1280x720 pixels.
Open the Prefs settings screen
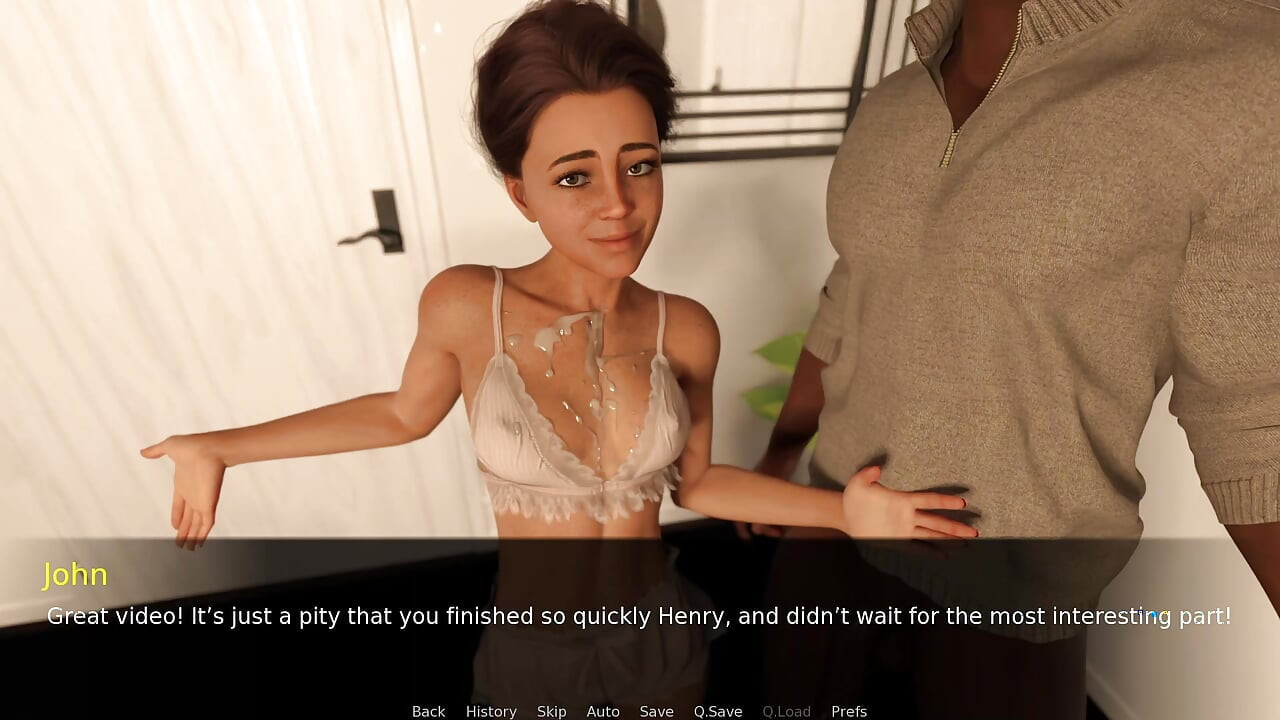click(x=849, y=711)
